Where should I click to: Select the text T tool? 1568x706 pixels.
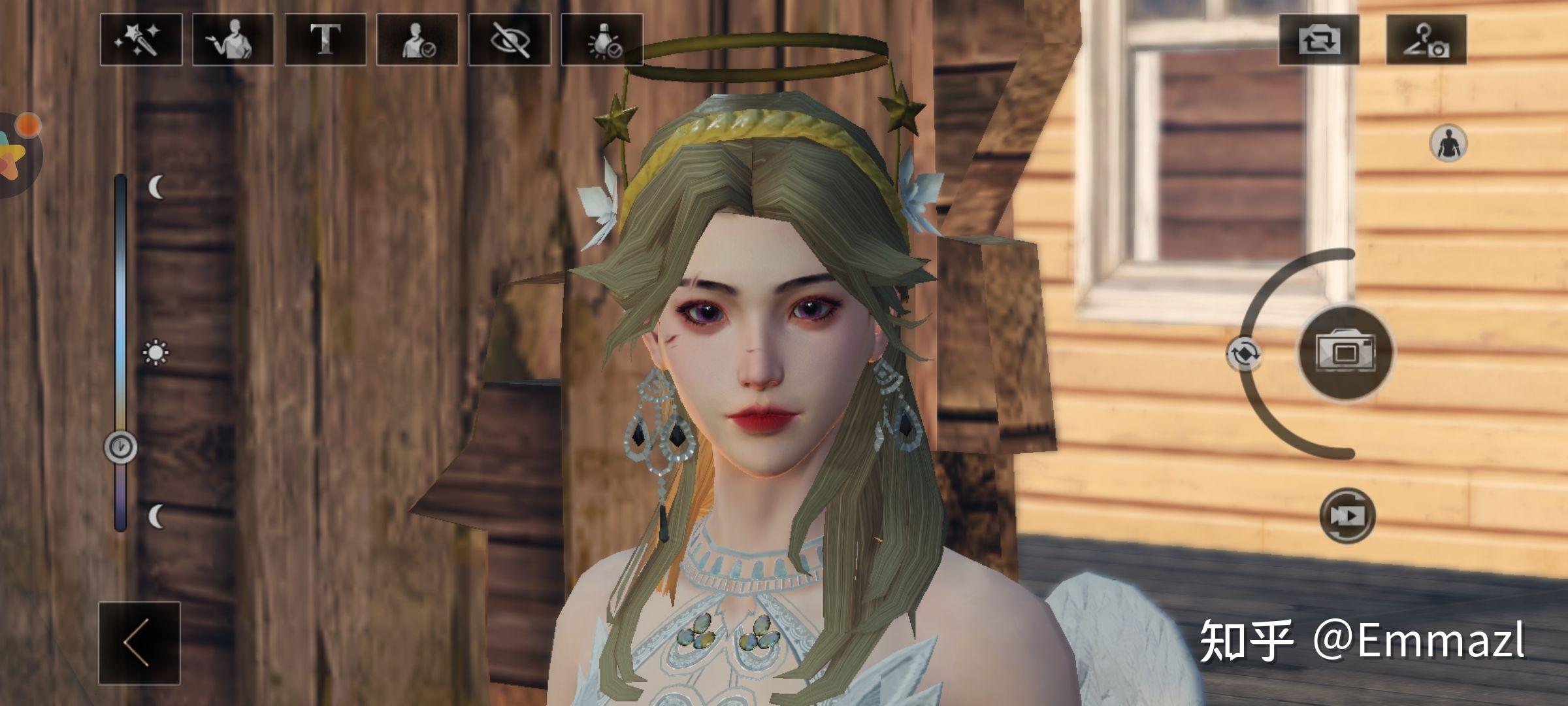click(x=325, y=40)
